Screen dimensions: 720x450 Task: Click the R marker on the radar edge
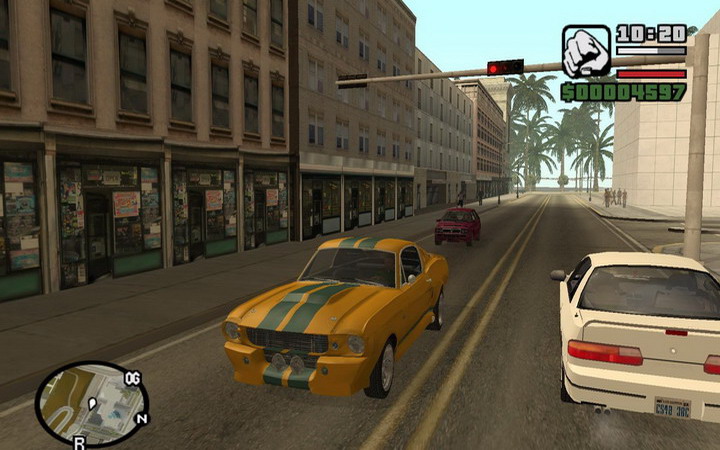tap(79, 440)
